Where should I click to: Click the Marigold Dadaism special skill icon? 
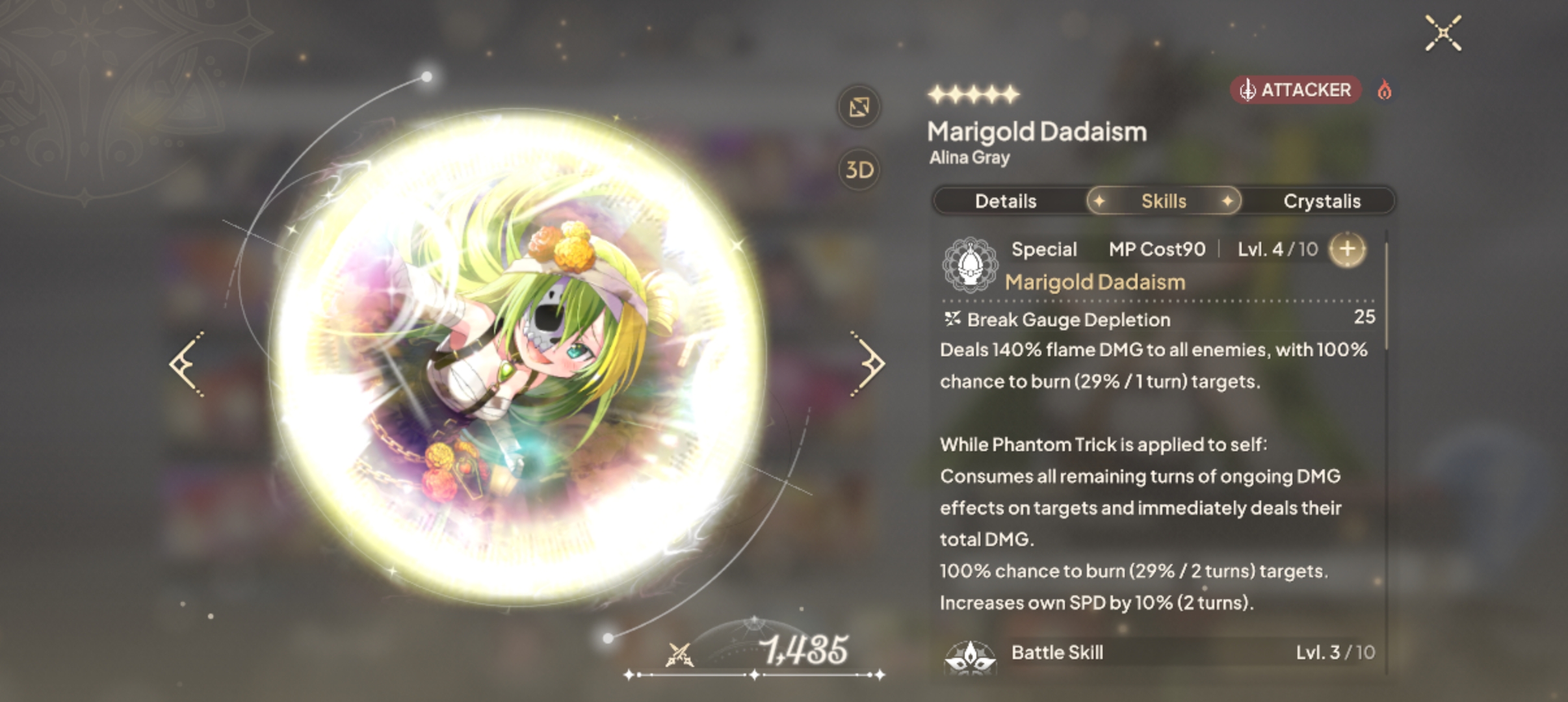click(x=970, y=265)
